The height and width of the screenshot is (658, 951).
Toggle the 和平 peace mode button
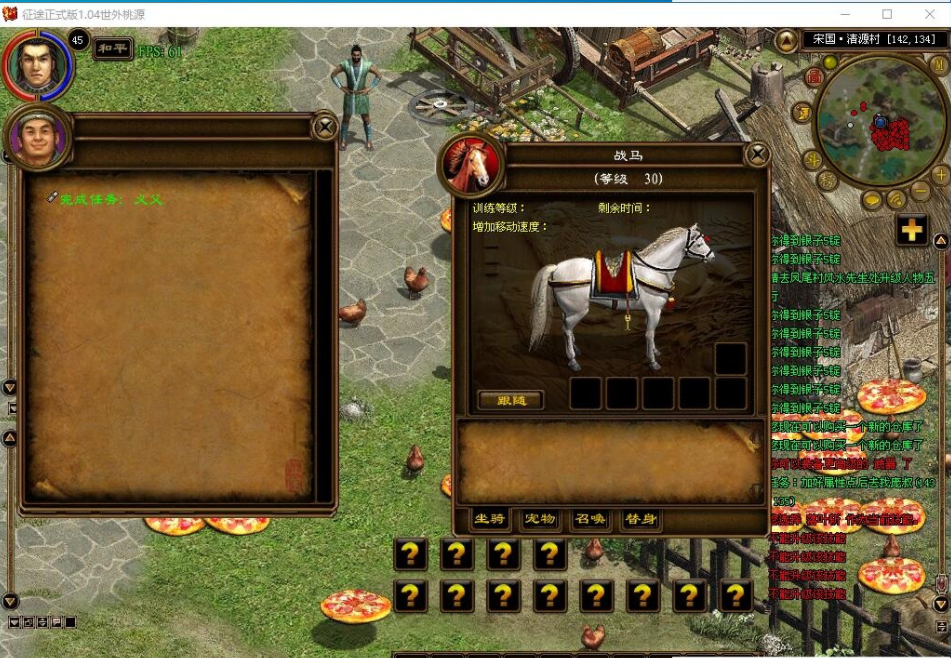point(113,49)
